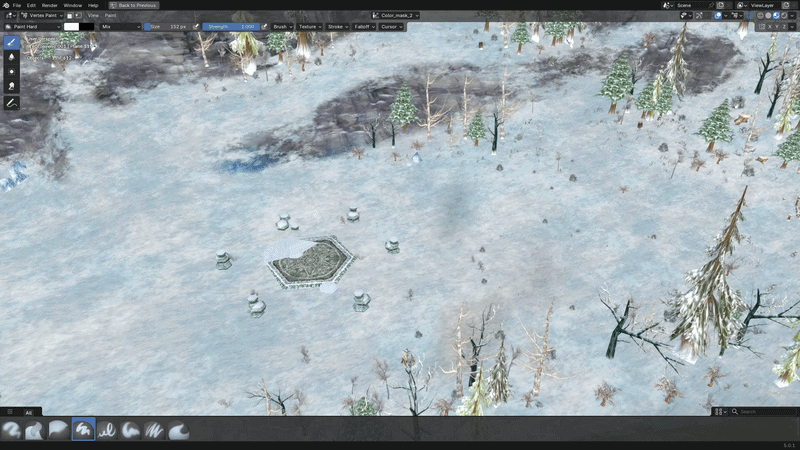Open the Falloff settings dropdown
Image resolution: width=800 pixels, height=450 pixels.
pyautogui.click(x=363, y=27)
